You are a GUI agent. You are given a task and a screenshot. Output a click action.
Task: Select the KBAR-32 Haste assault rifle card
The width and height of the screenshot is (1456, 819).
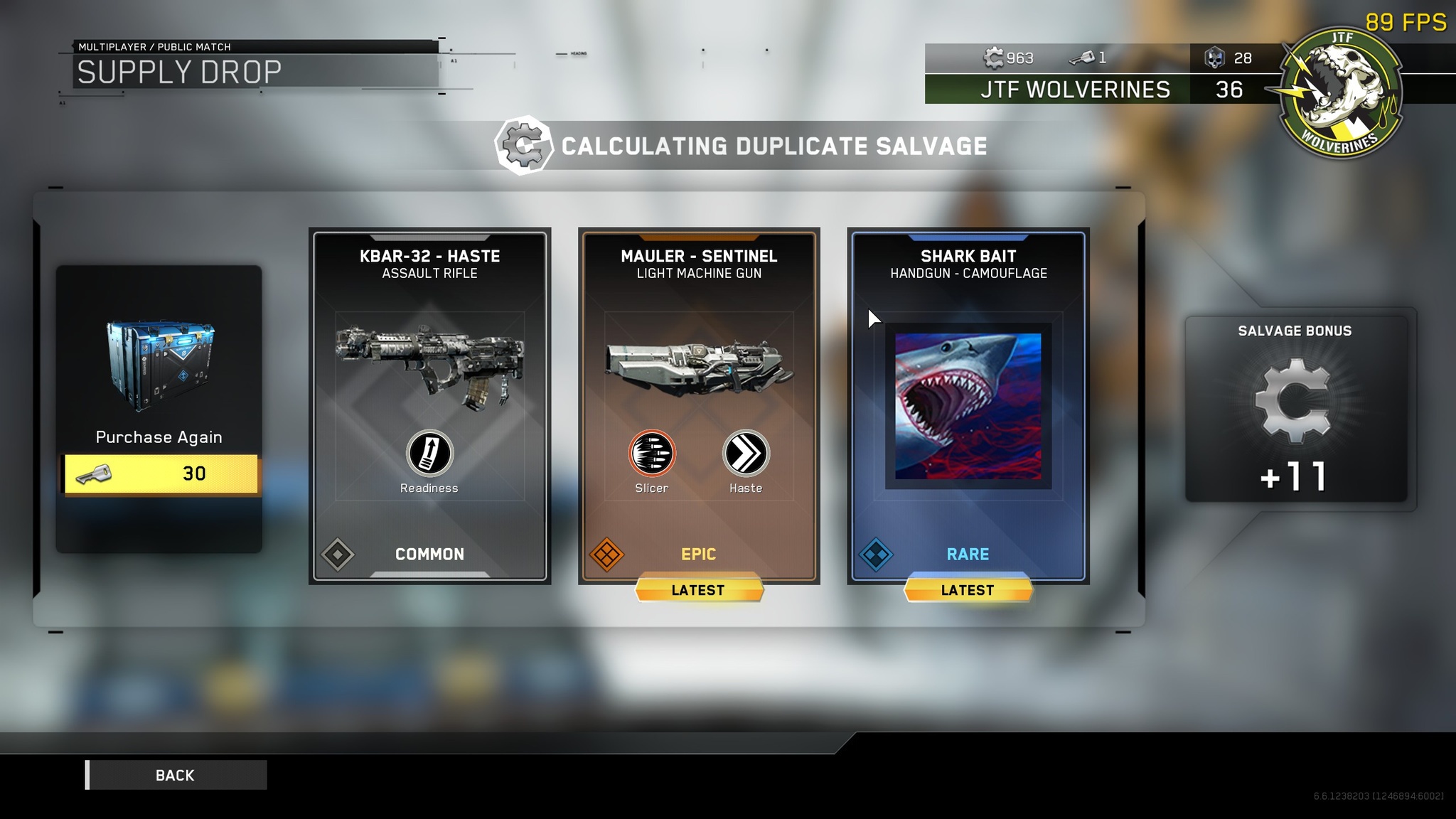tap(429, 405)
